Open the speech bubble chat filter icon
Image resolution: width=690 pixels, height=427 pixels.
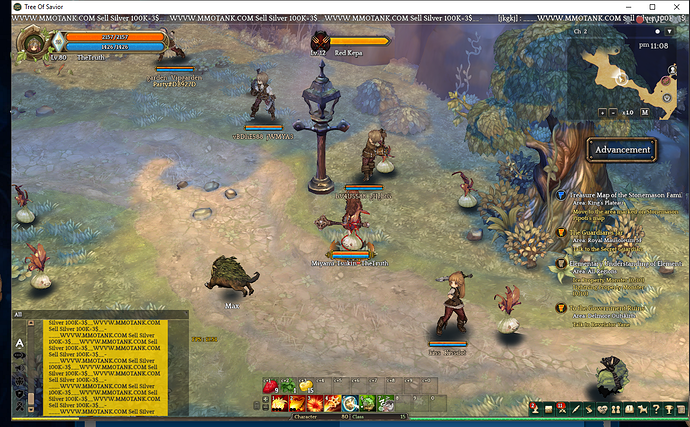19,354
